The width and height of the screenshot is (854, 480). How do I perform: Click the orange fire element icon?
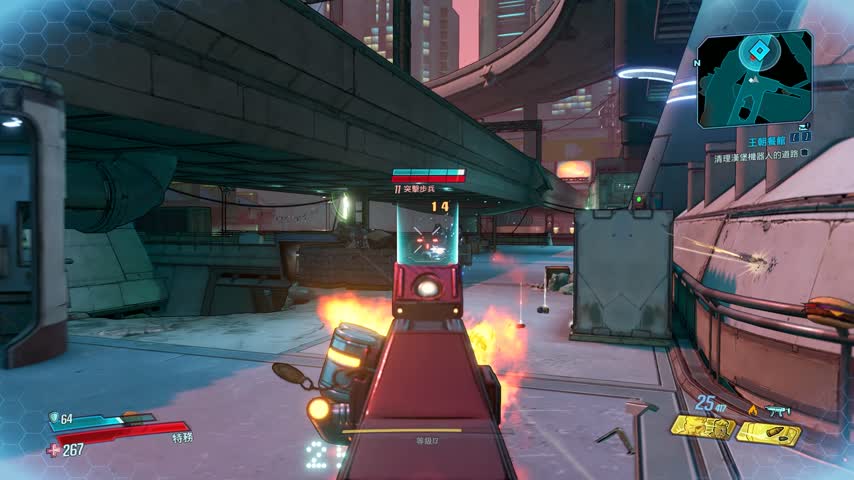(752, 410)
